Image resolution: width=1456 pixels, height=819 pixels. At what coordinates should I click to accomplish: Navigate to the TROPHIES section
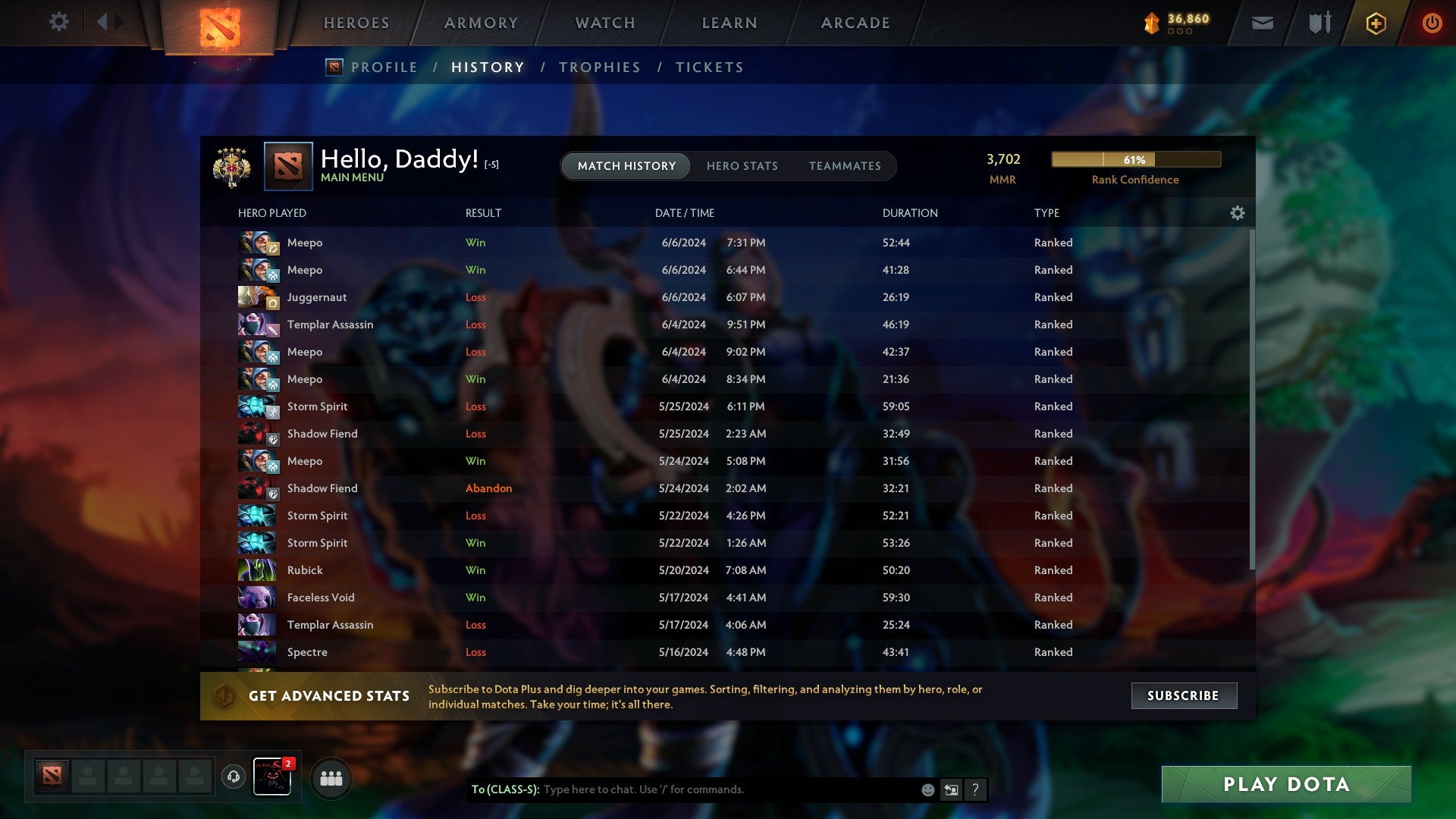[x=599, y=67]
